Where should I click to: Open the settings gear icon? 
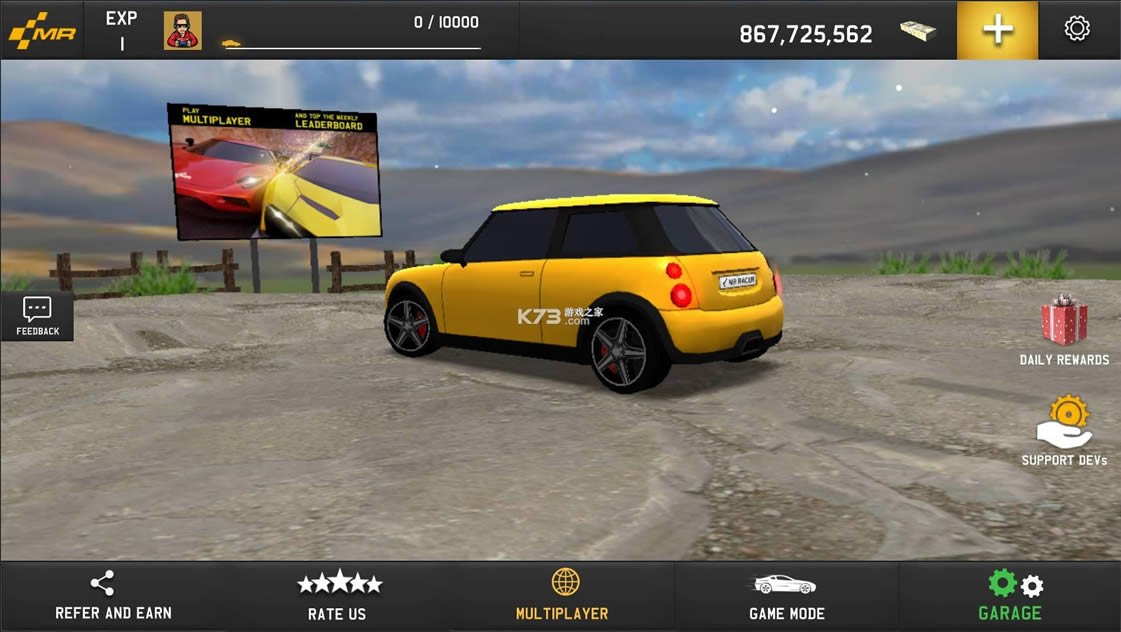[1077, 29]
